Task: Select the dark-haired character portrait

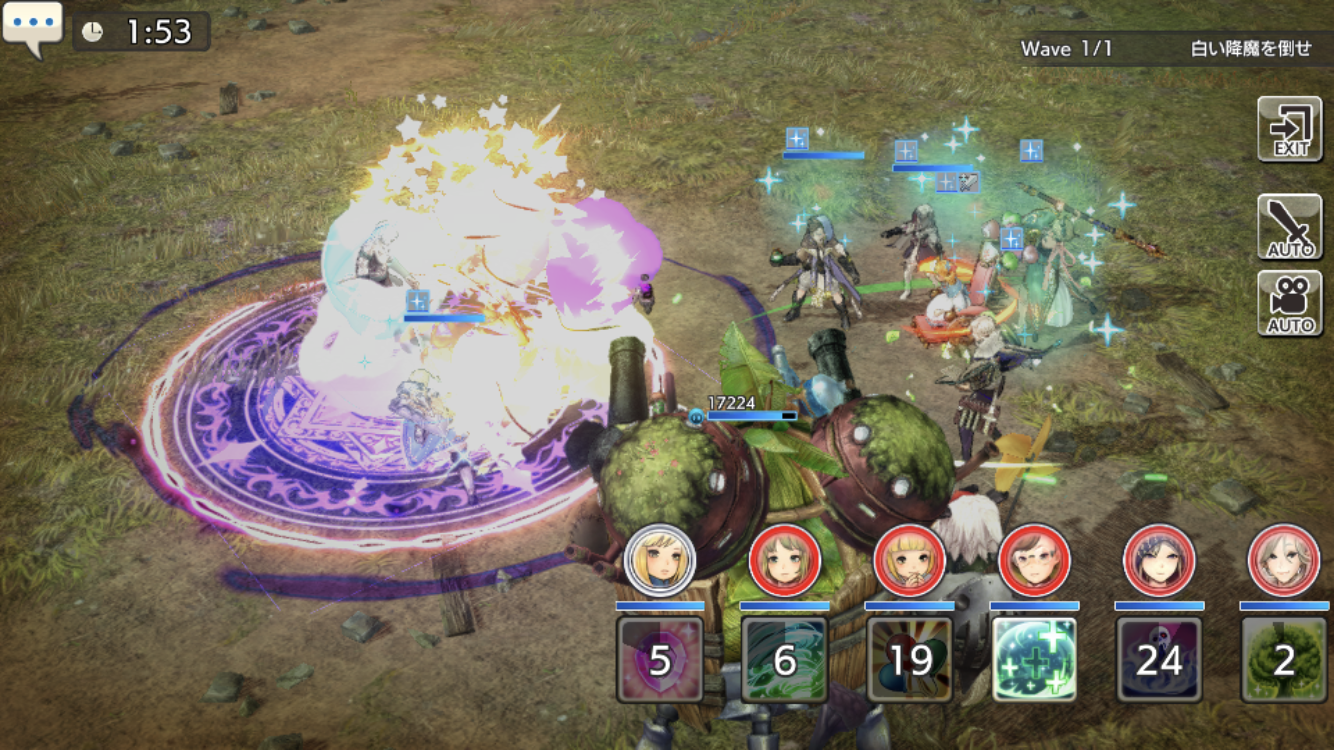Action: (1159, 559)
